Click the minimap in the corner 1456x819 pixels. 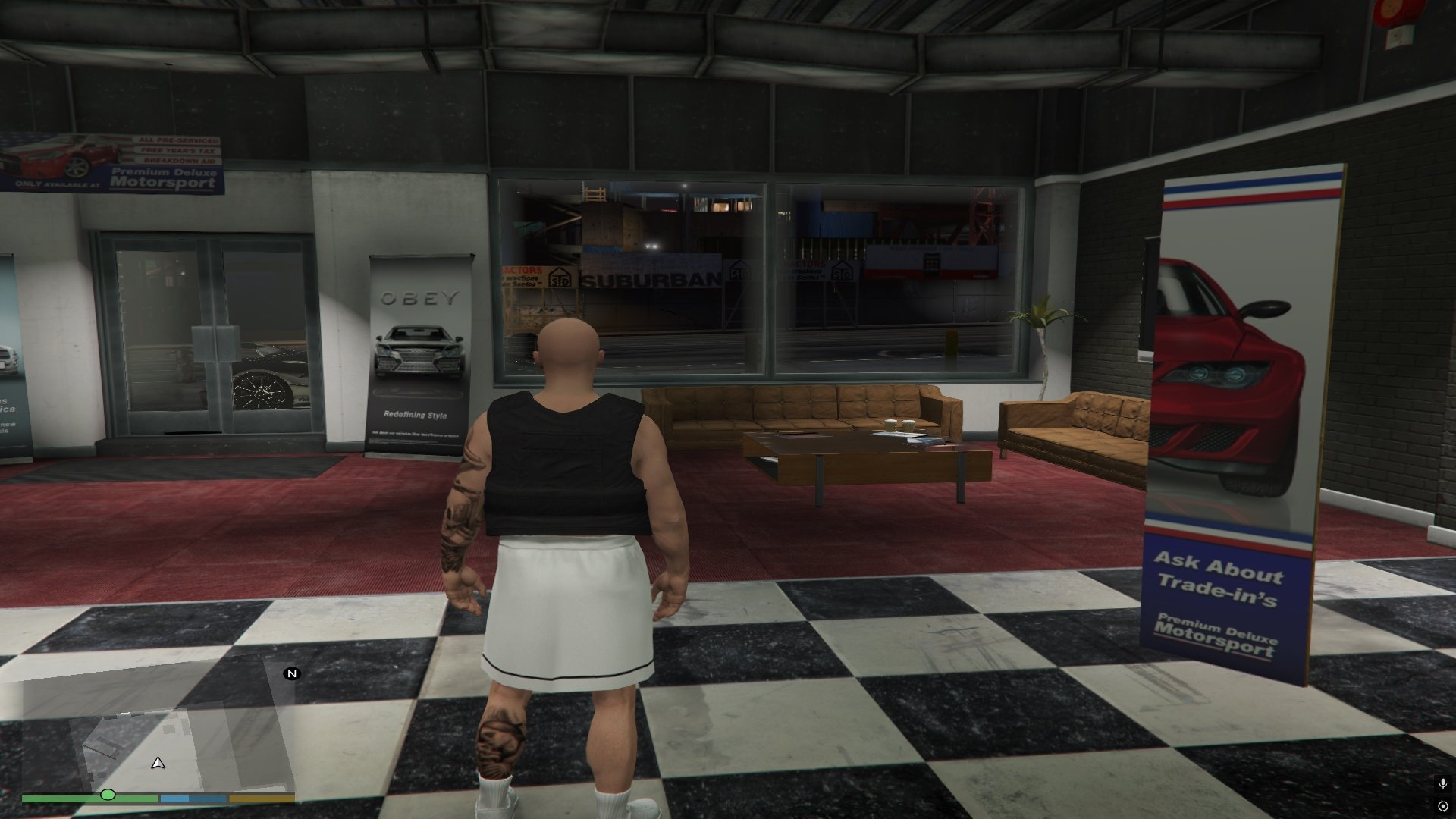coord(158,732)
